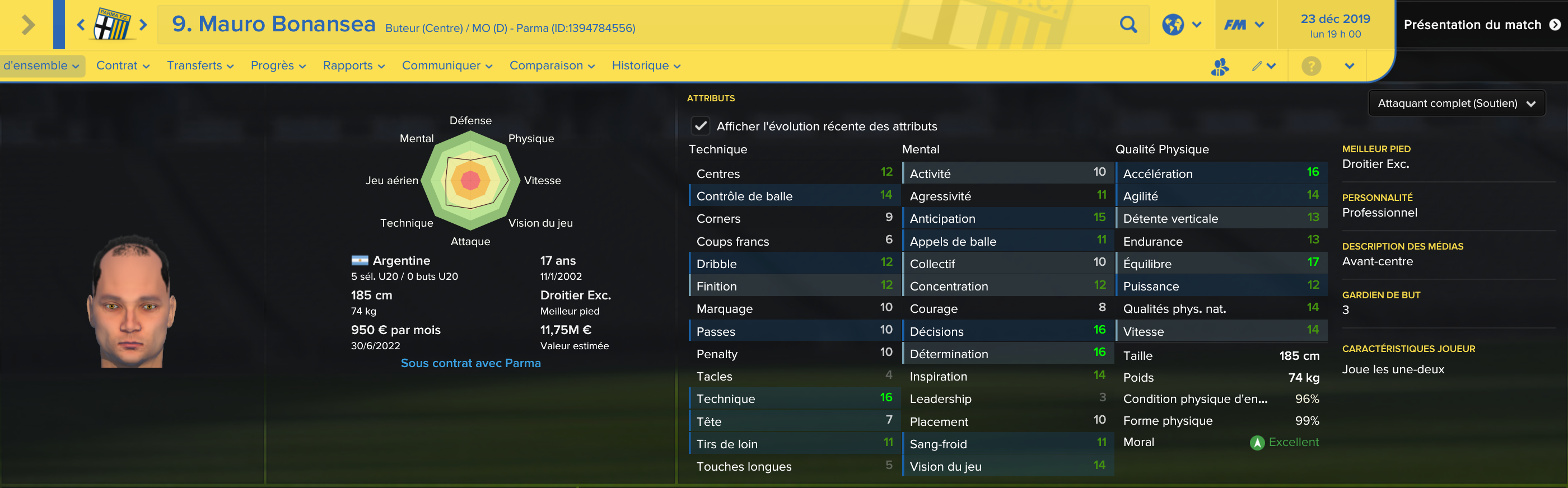Open the Transferts dropdown menu
Viewport: 1568px width, 488px height.
click(200, 65)
